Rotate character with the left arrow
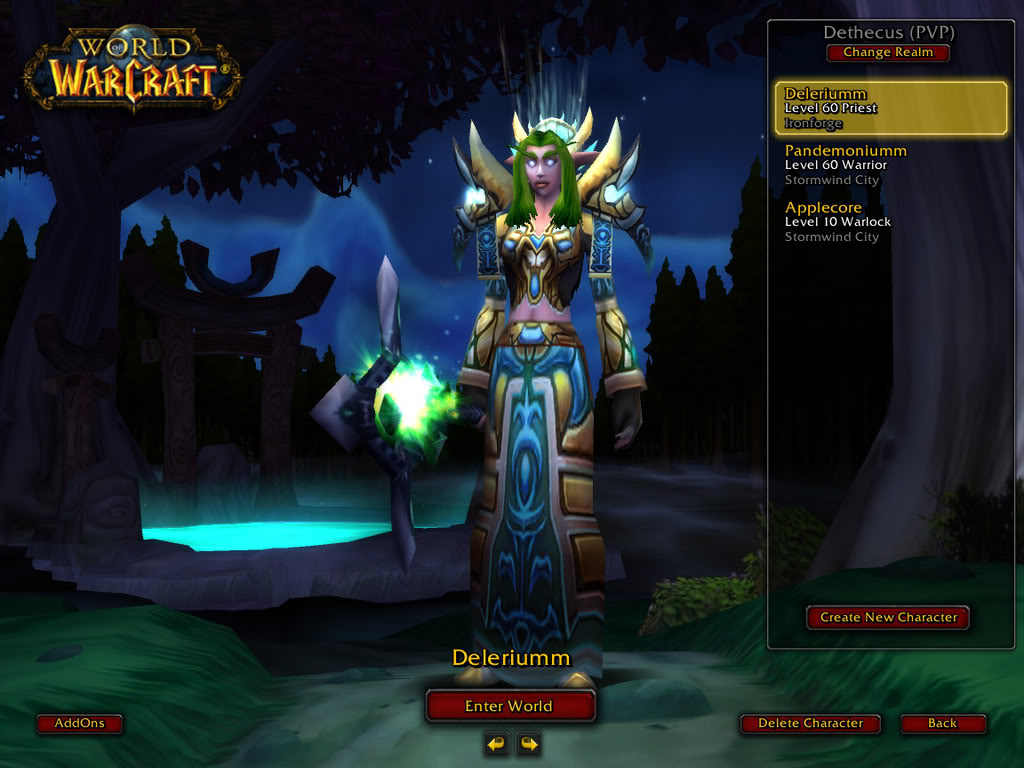This screenshot has height=768, width=1024. click(x=496, y=743)
